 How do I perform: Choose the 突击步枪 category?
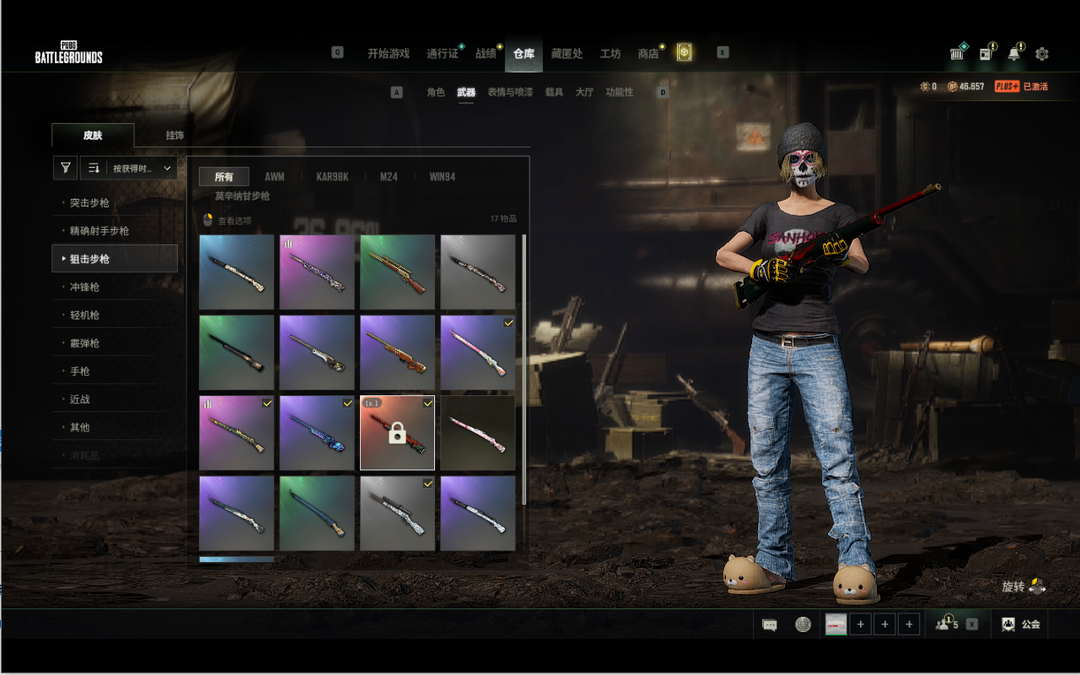(x=90, y=203)
